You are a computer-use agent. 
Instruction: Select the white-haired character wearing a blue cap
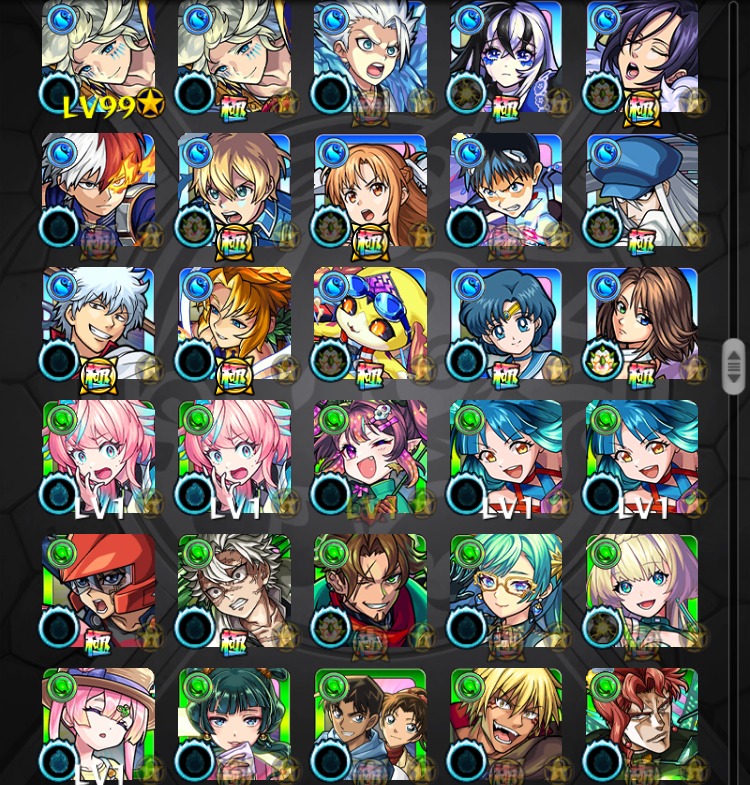click(642, 190)
